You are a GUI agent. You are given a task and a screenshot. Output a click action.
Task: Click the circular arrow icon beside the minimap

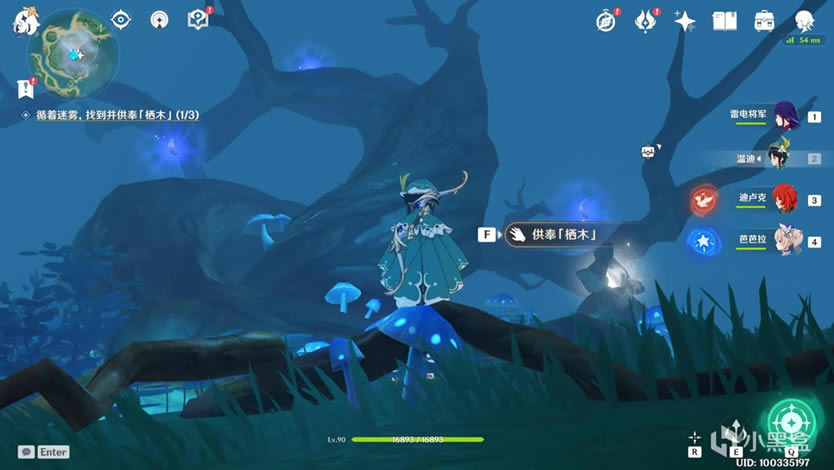[x=159, y=19]
